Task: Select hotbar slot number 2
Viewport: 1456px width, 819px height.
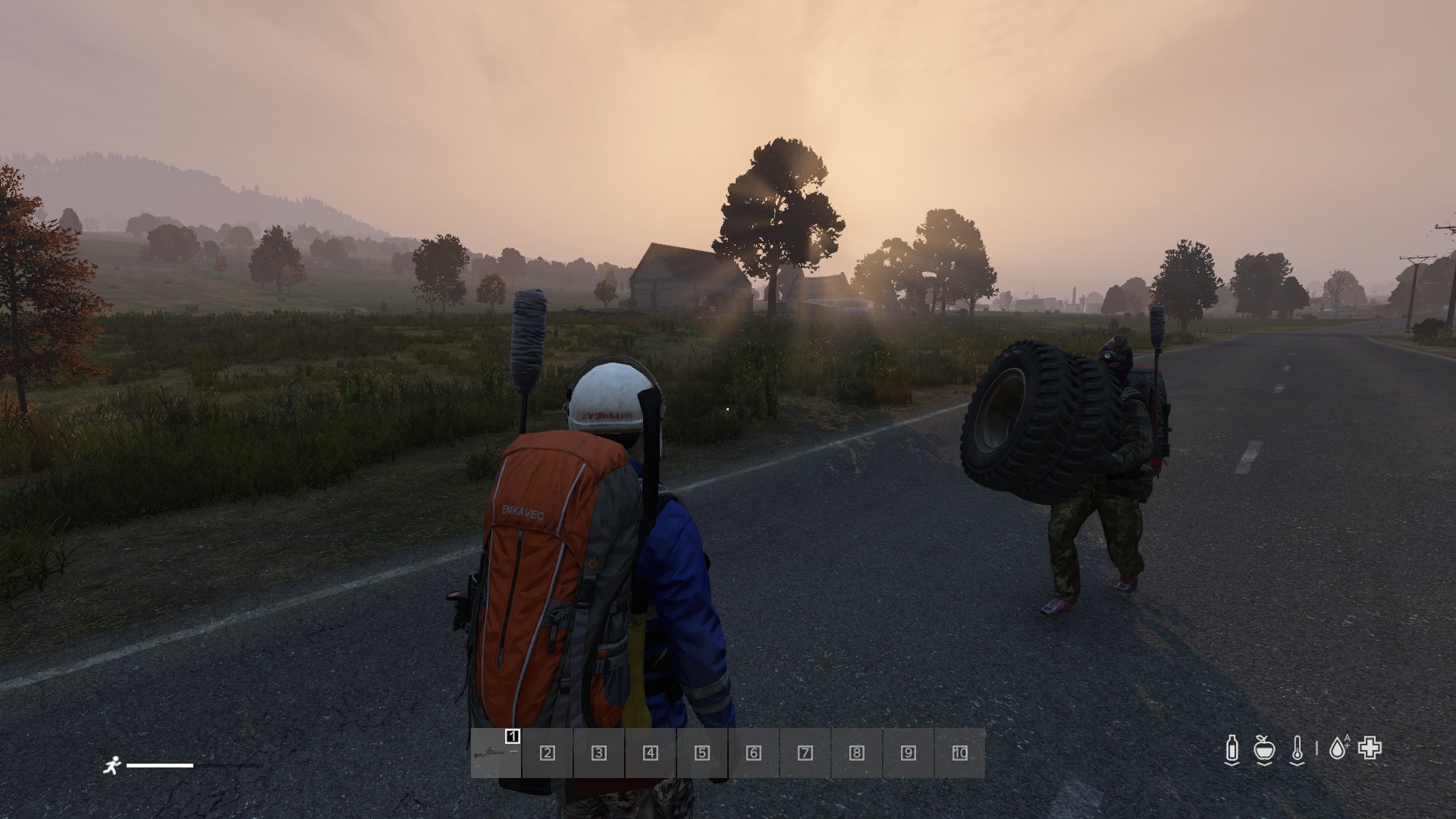Action: (548, 753)
